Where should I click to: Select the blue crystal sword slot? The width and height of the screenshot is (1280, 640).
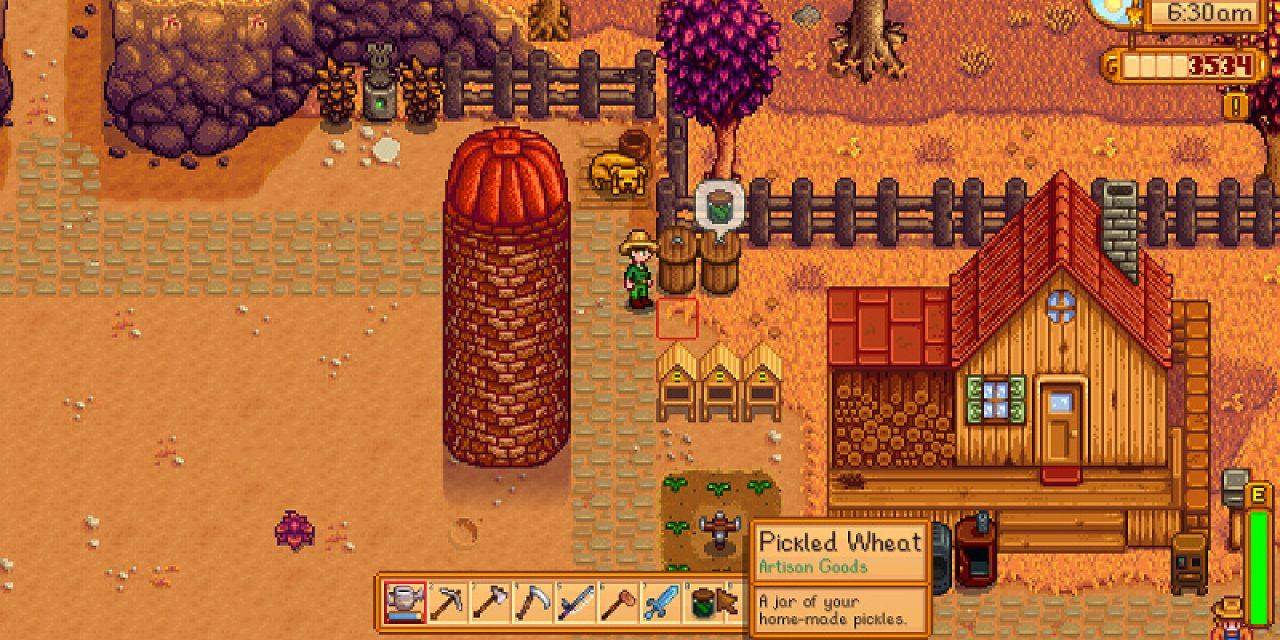(660, 603)
